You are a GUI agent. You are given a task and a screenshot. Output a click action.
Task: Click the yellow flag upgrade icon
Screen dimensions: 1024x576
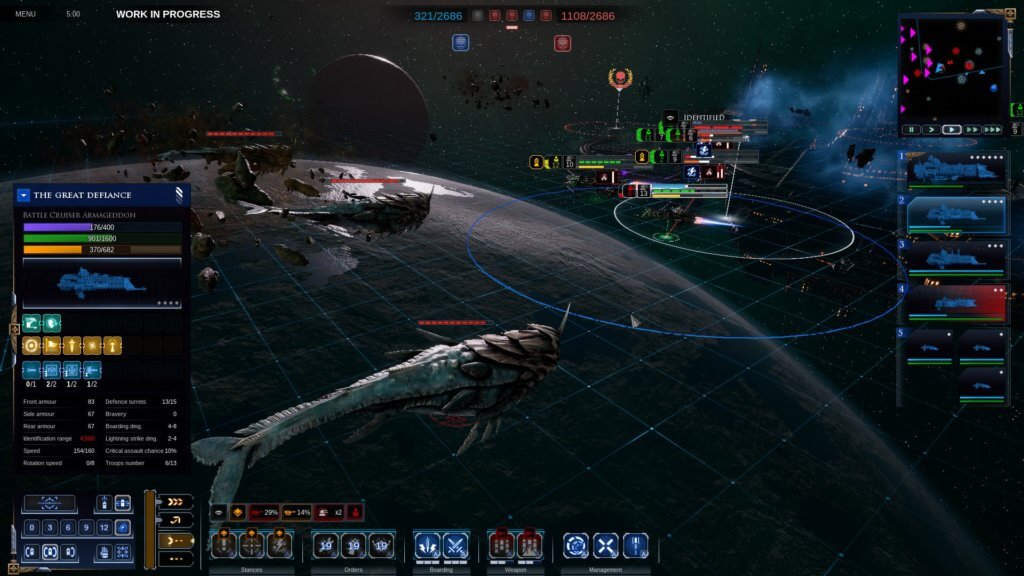pyautogui.click(x=50, y=346)
